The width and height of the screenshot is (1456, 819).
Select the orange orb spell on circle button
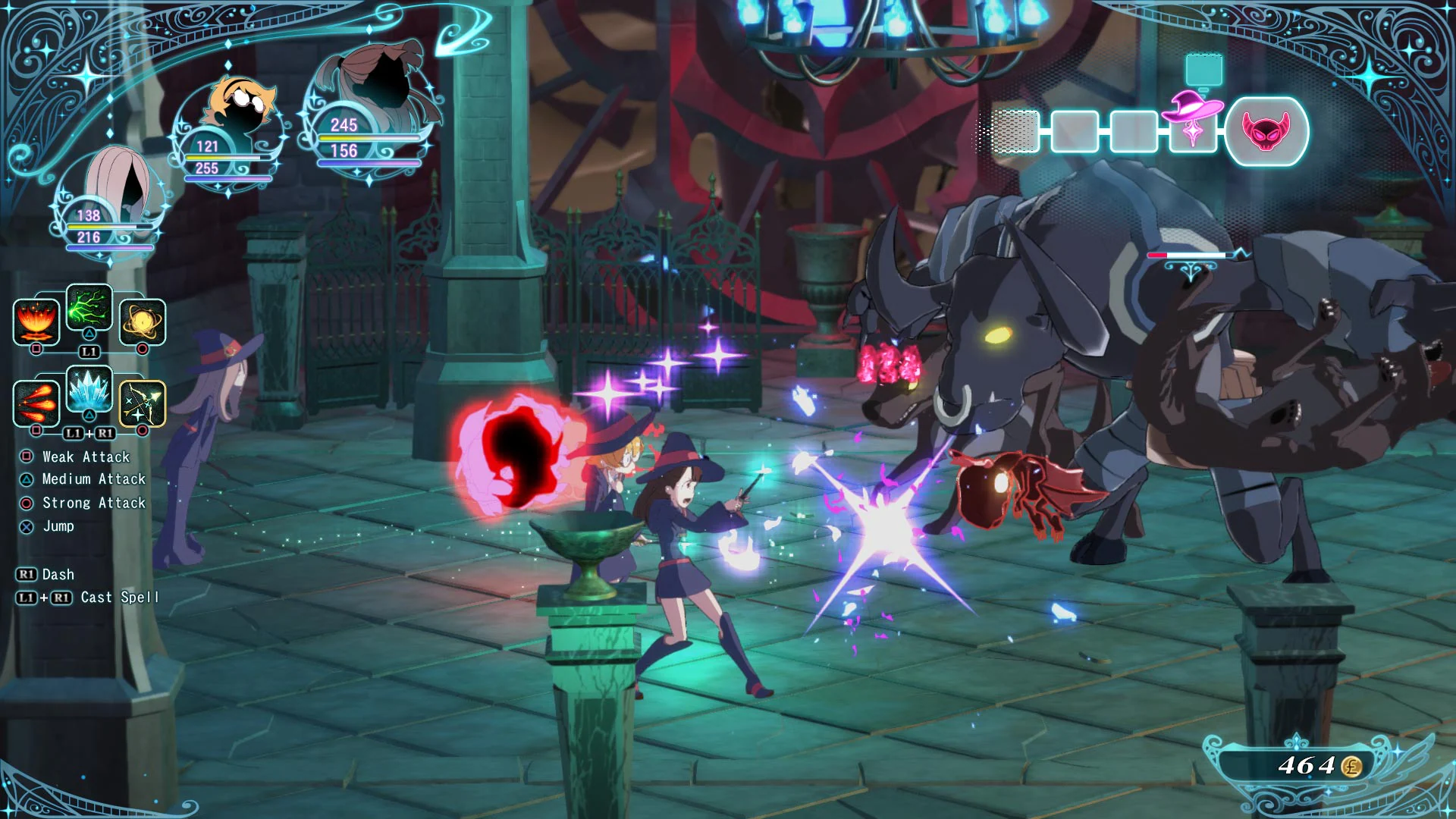[x=142, y=322]
